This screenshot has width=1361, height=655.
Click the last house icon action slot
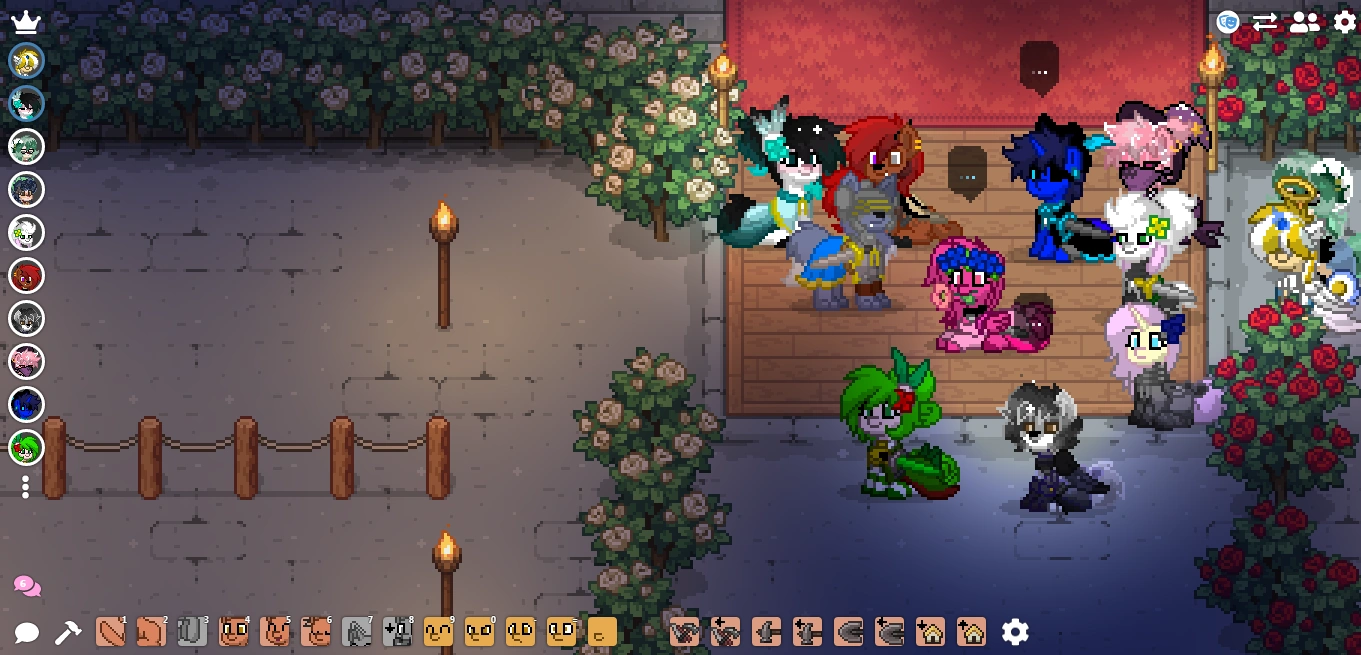tap(971, 632)
